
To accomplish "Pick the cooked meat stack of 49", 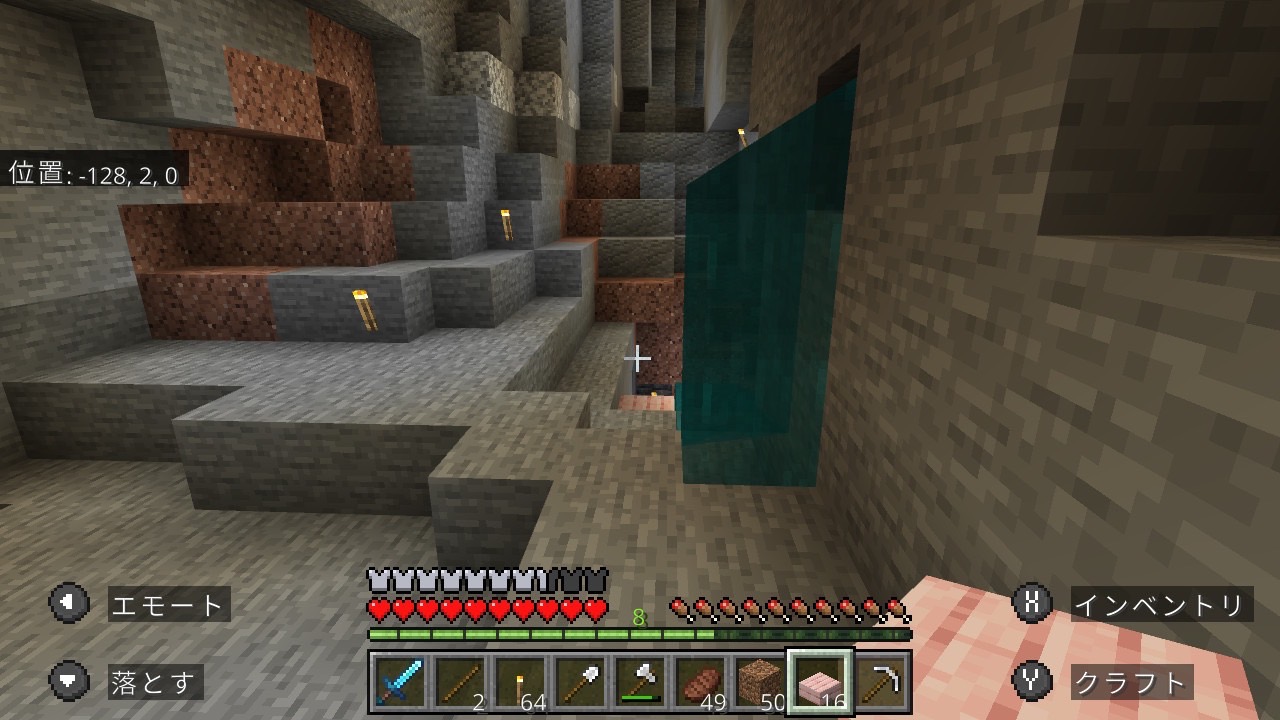I will [700, 682].
